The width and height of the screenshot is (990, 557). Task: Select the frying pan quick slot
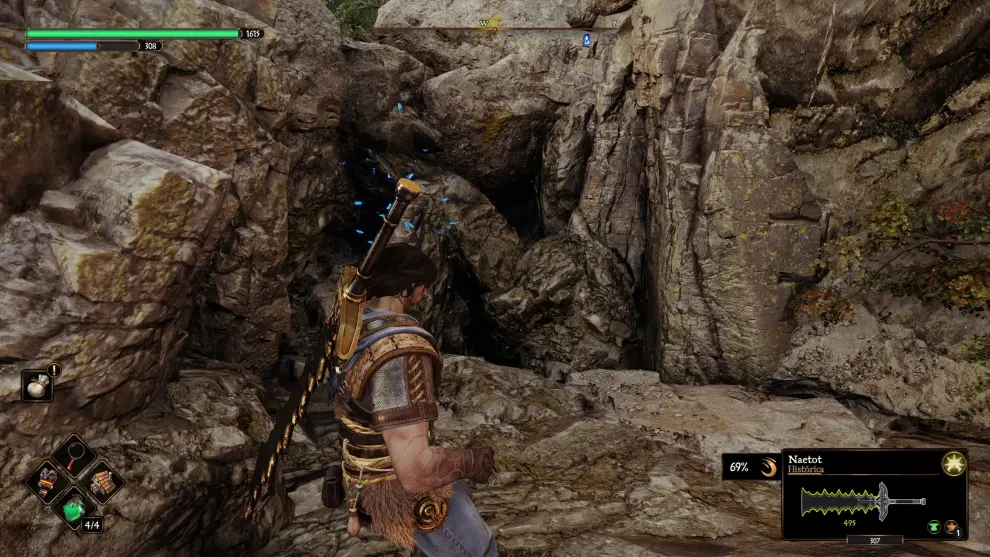click(74, 457)
